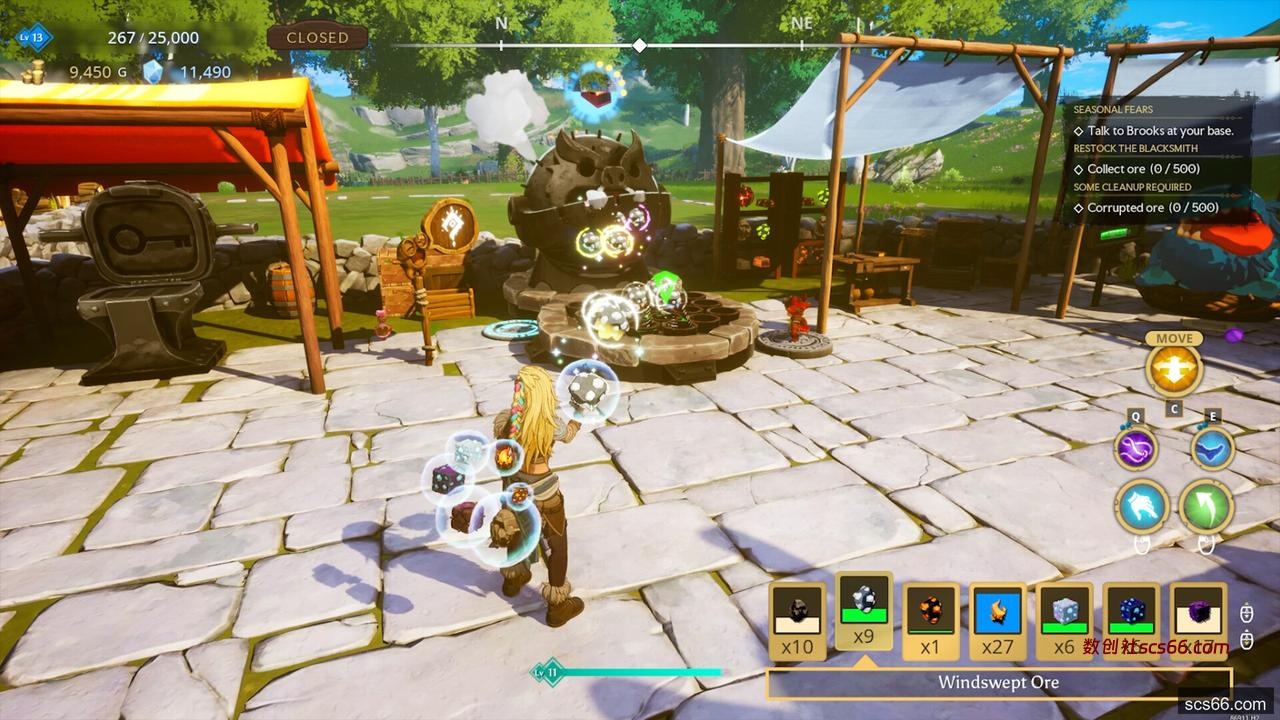
Task: Click the compass bar heading marker
Action: tap(639, 46)
